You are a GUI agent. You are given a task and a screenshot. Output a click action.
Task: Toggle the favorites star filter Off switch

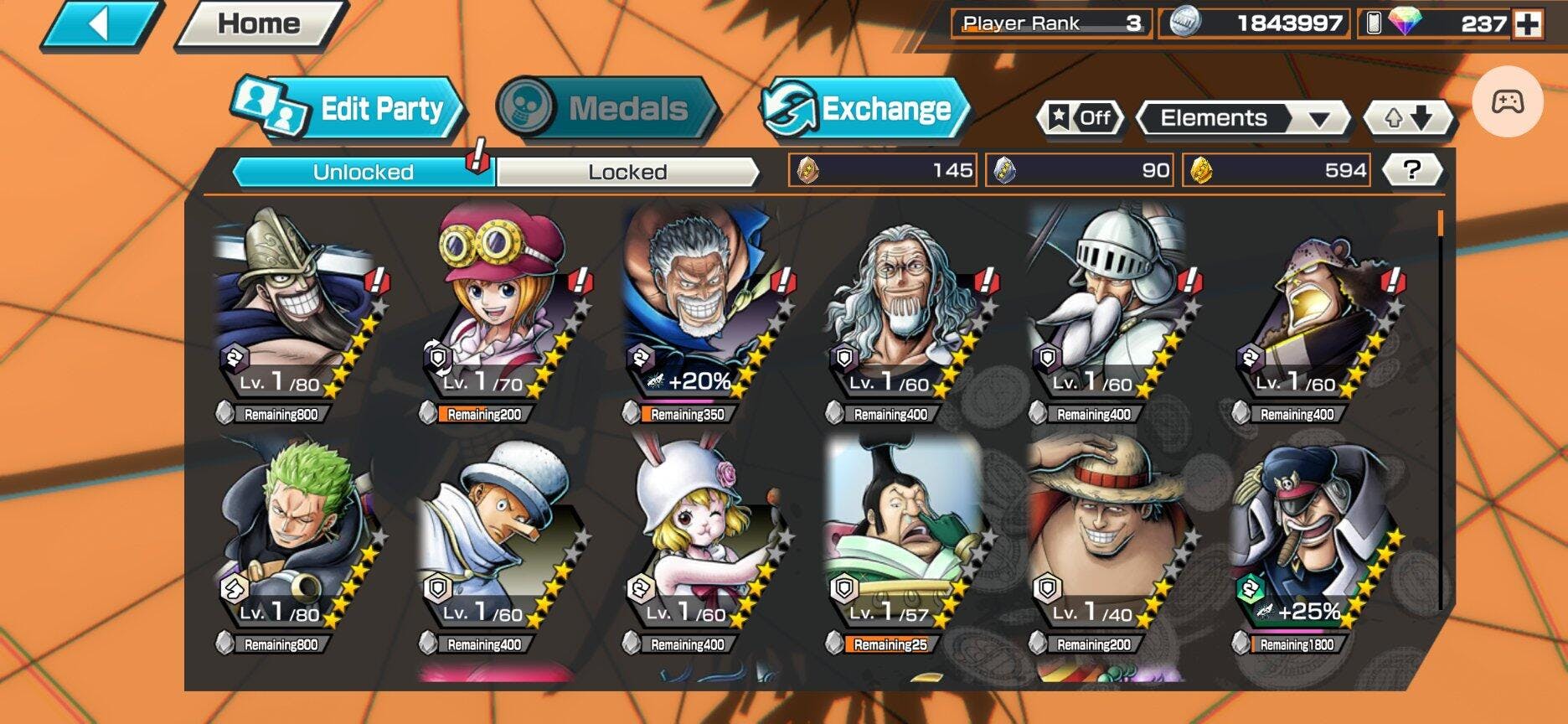1081,118
